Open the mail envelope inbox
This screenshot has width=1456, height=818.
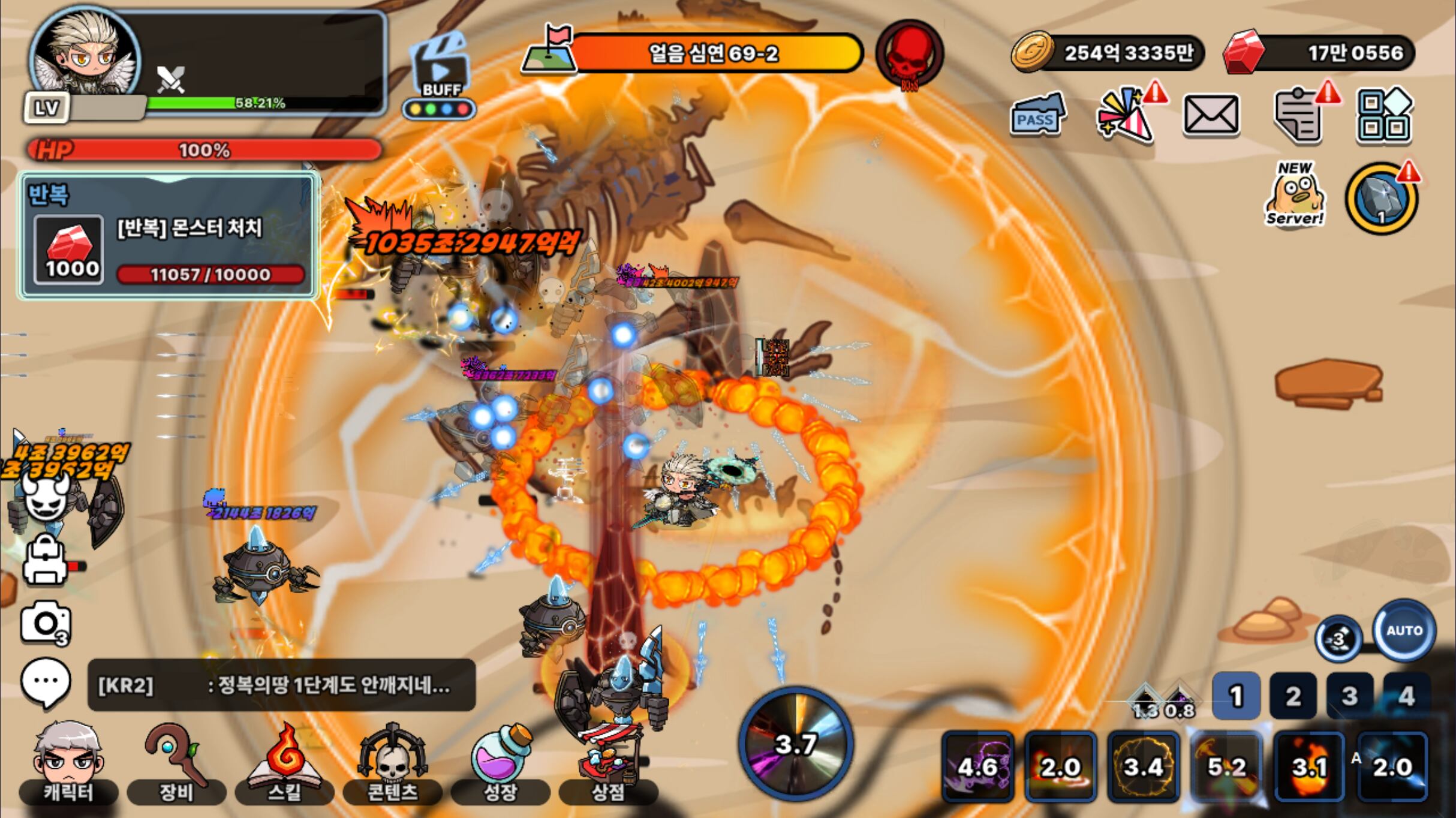tap(1211, 114)
